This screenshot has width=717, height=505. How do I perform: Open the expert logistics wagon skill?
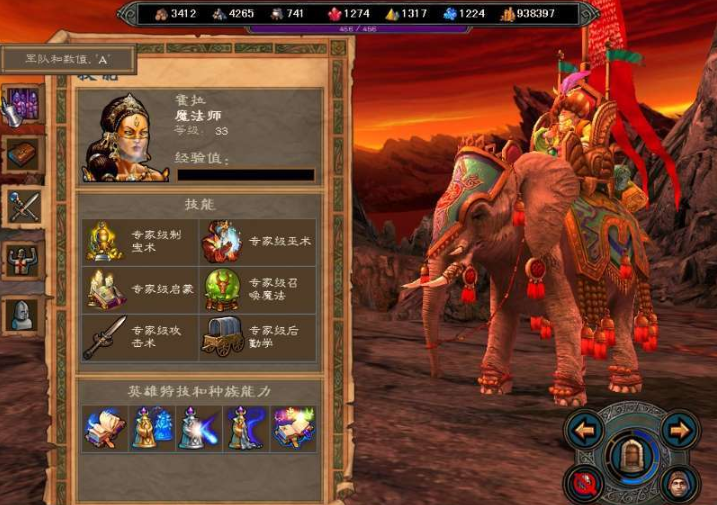coord(221,338)
